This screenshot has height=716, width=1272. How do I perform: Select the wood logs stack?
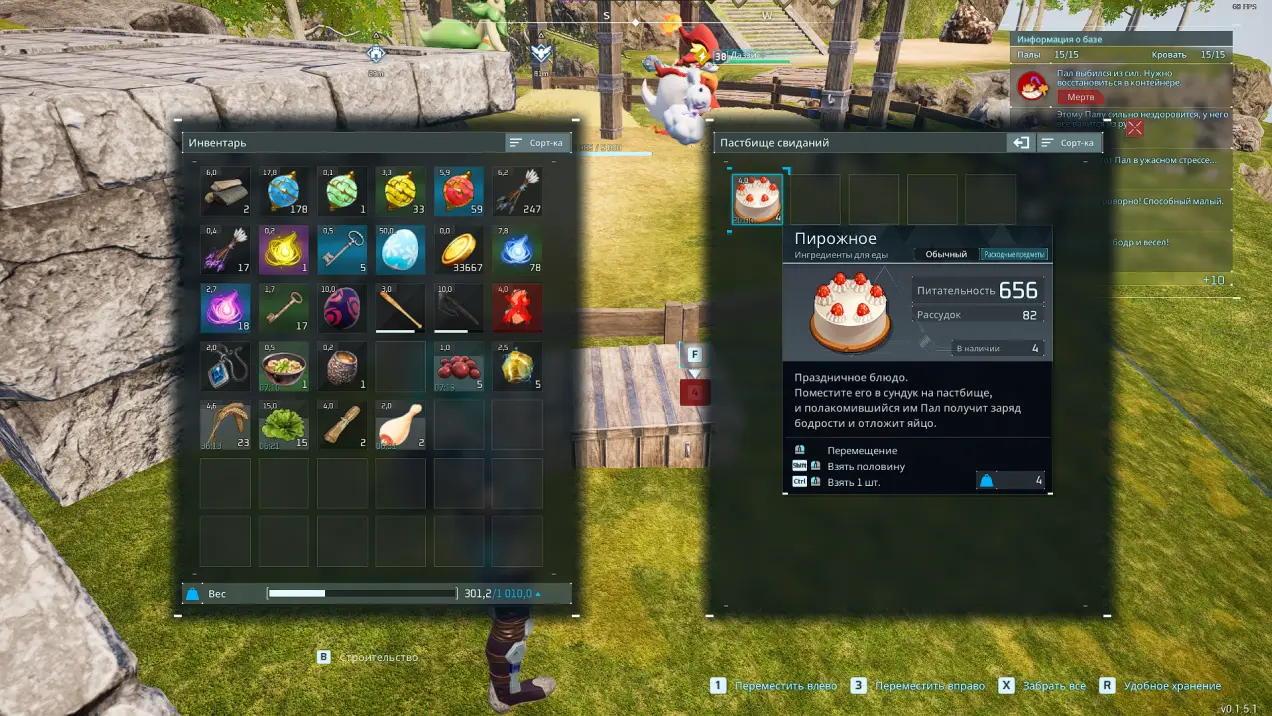[225, 192]
